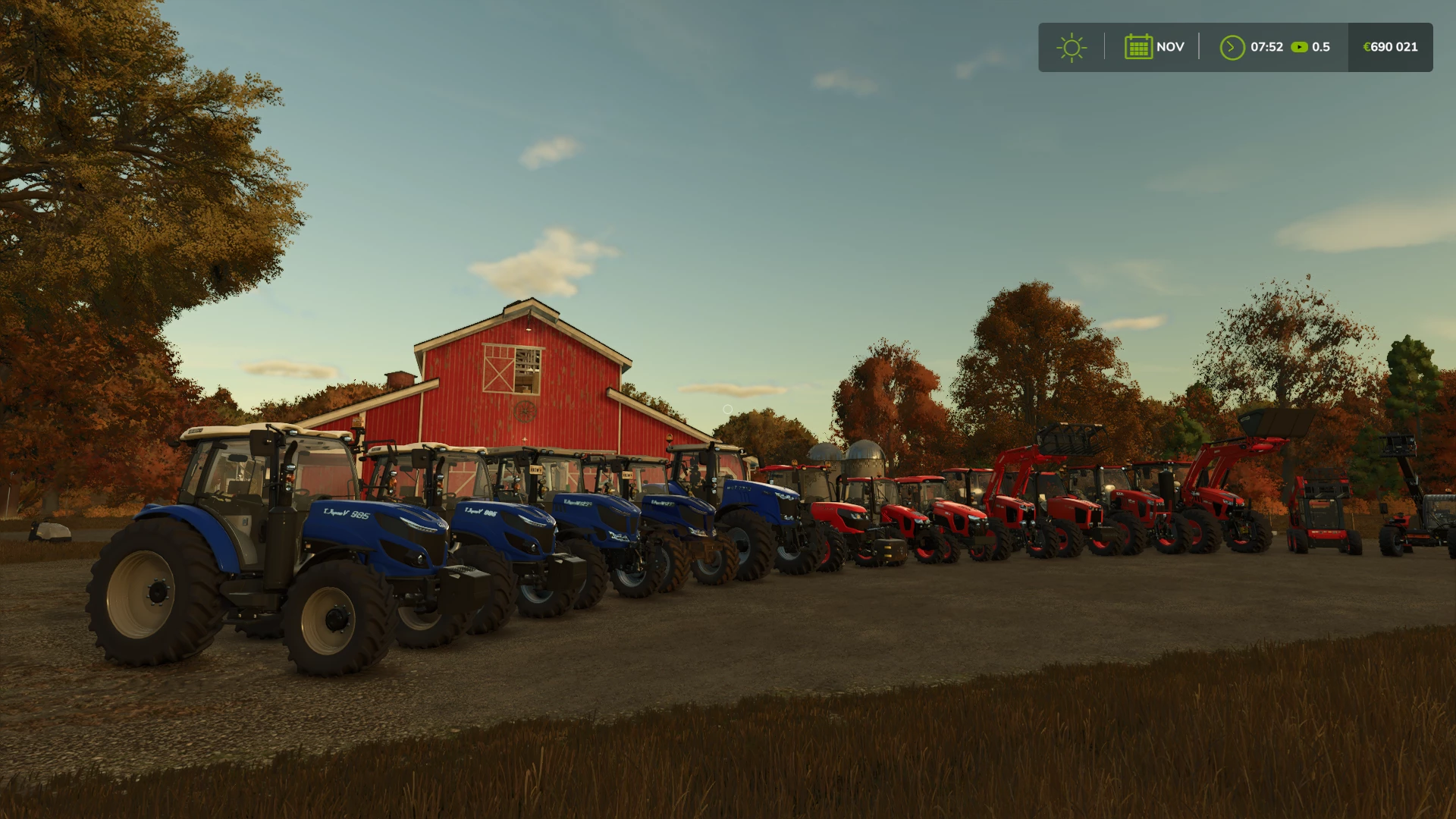
Task: Click the chevron inside the clock circle
Action: pos(1232,47)
